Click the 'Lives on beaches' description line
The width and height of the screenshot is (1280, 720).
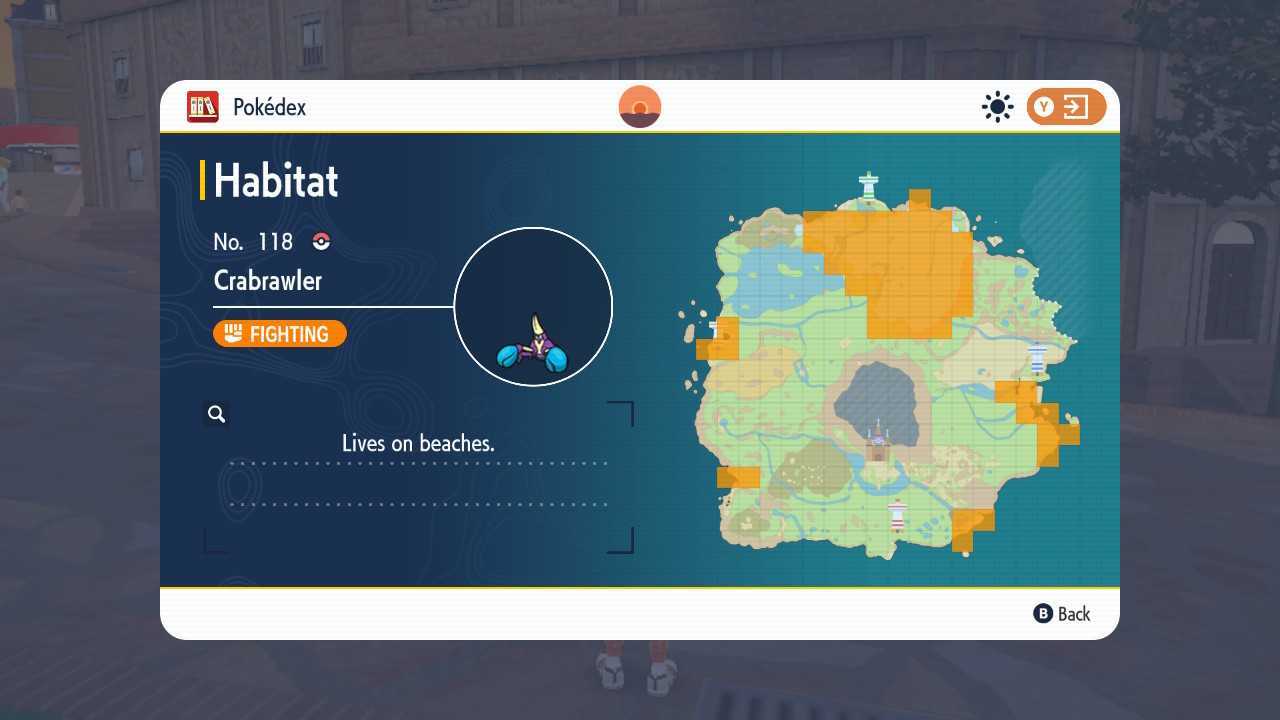pyautogui.click(x=418, y=443)
